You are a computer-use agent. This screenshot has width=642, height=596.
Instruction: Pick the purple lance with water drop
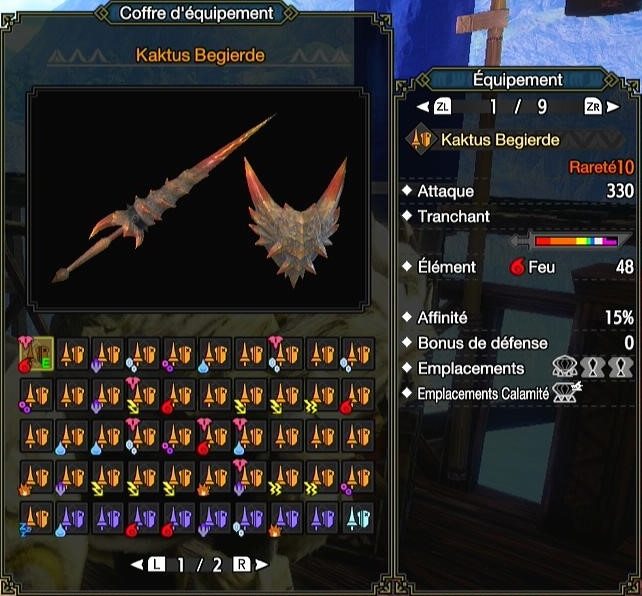[x=70, y=516]
